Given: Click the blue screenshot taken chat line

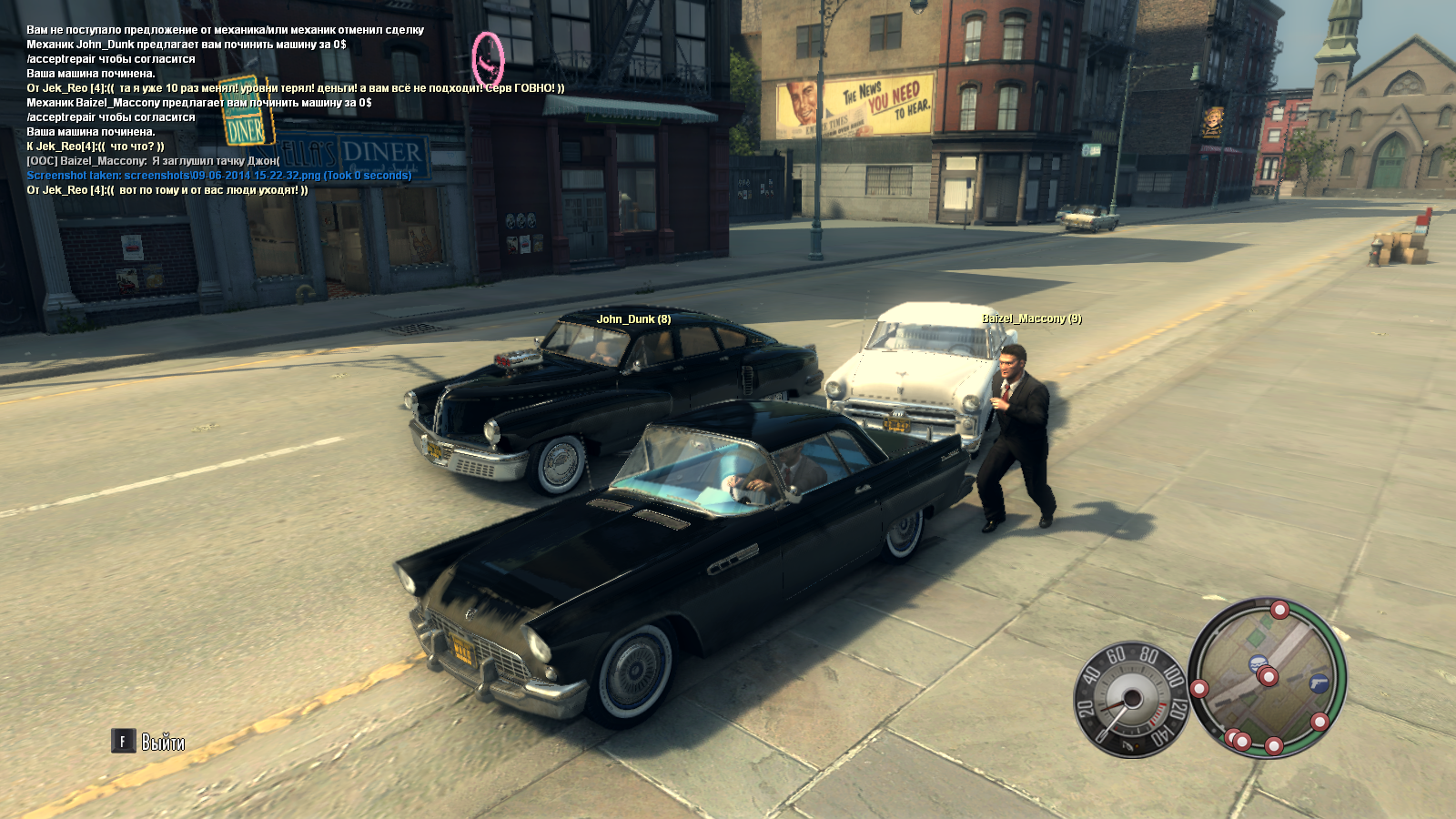Looking at the screenshot, I should [218, 176].
